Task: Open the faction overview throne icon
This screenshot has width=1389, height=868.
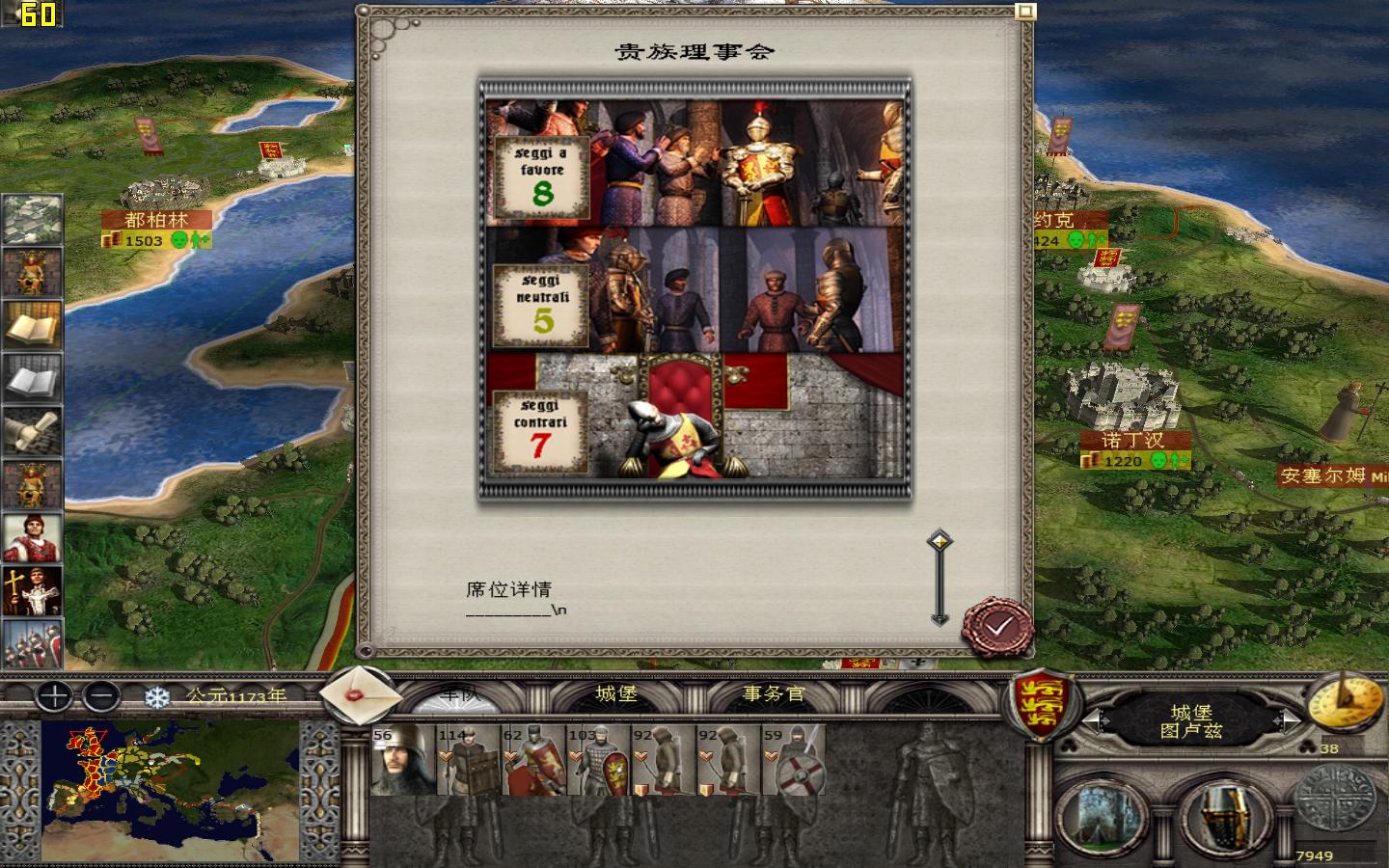Action: click(32, 273)
